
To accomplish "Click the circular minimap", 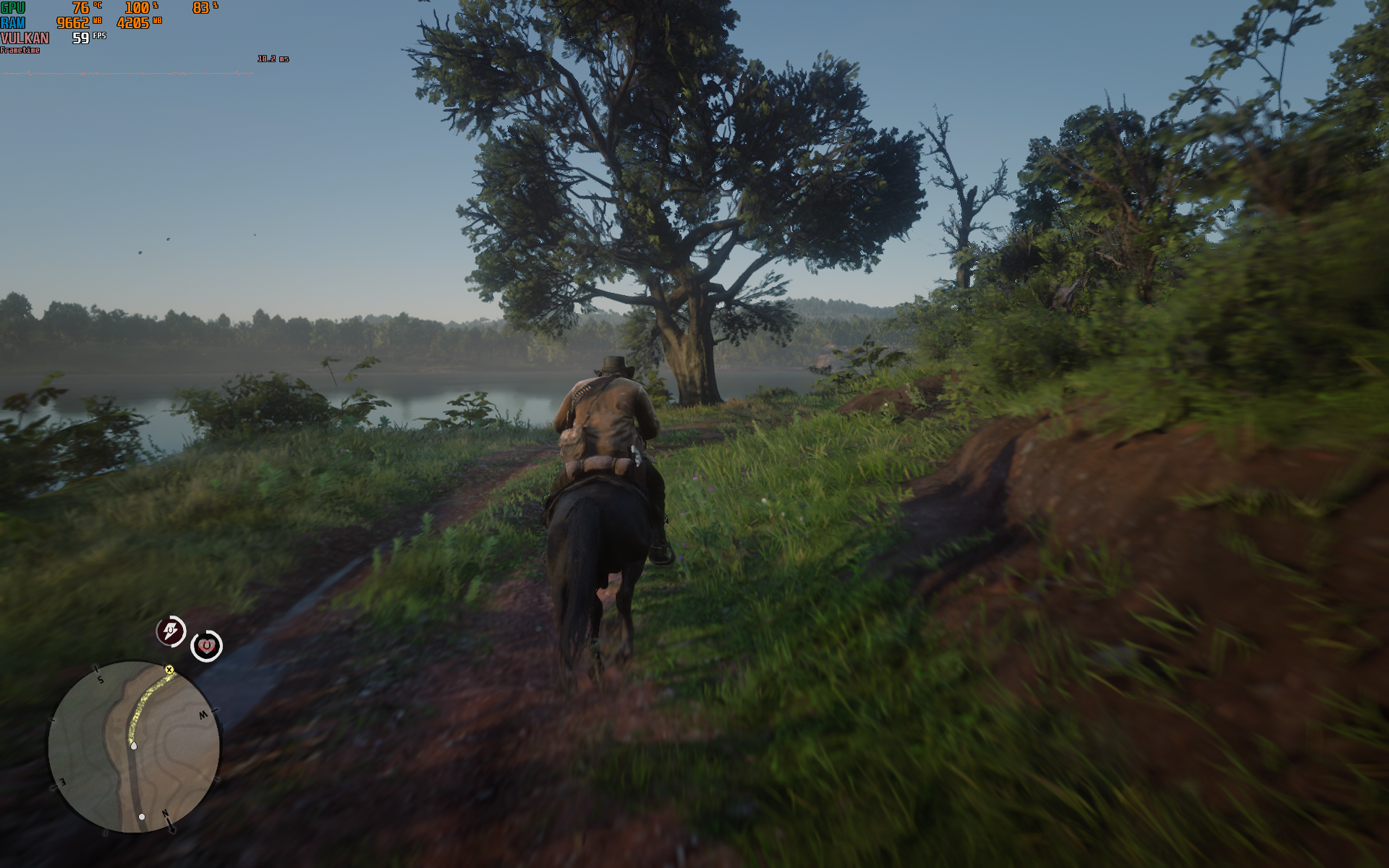I will pyautogui.click(x=134, y=746).
